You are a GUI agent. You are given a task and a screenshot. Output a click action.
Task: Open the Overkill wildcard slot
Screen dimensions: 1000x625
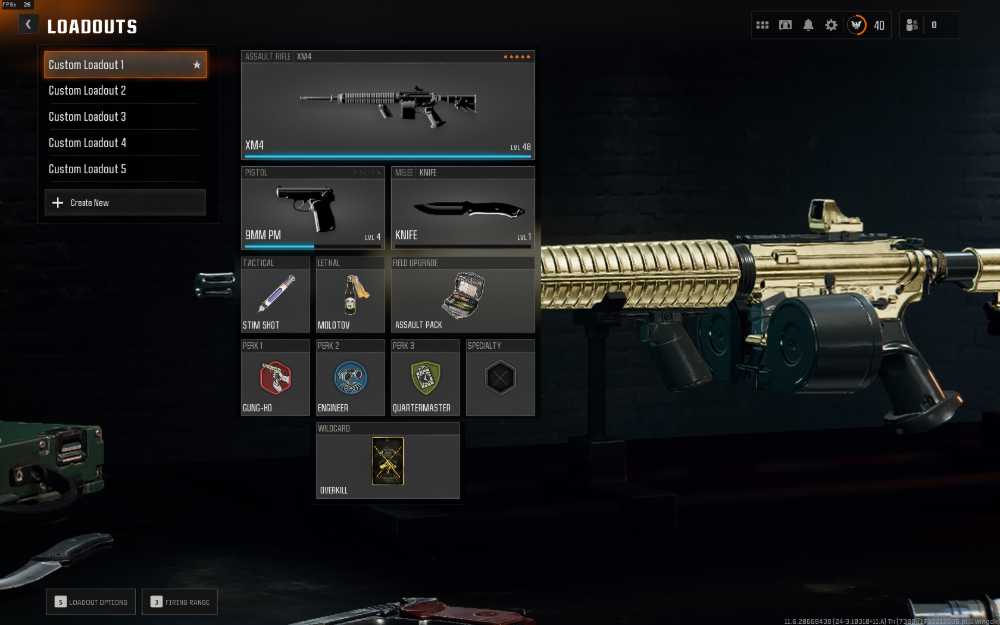click(388, 460)
